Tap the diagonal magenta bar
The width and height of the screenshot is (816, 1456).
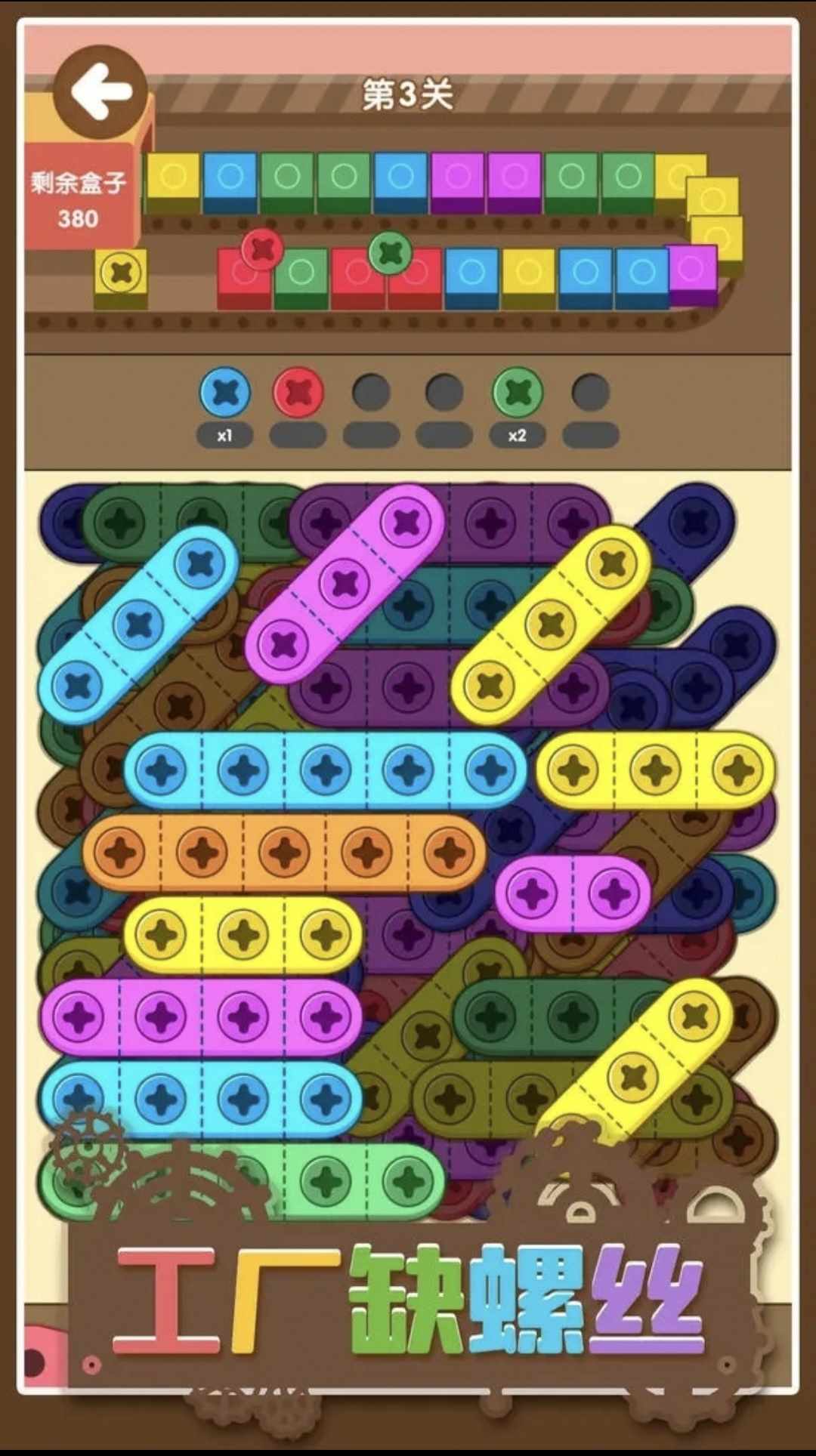(x=345, y=584)
